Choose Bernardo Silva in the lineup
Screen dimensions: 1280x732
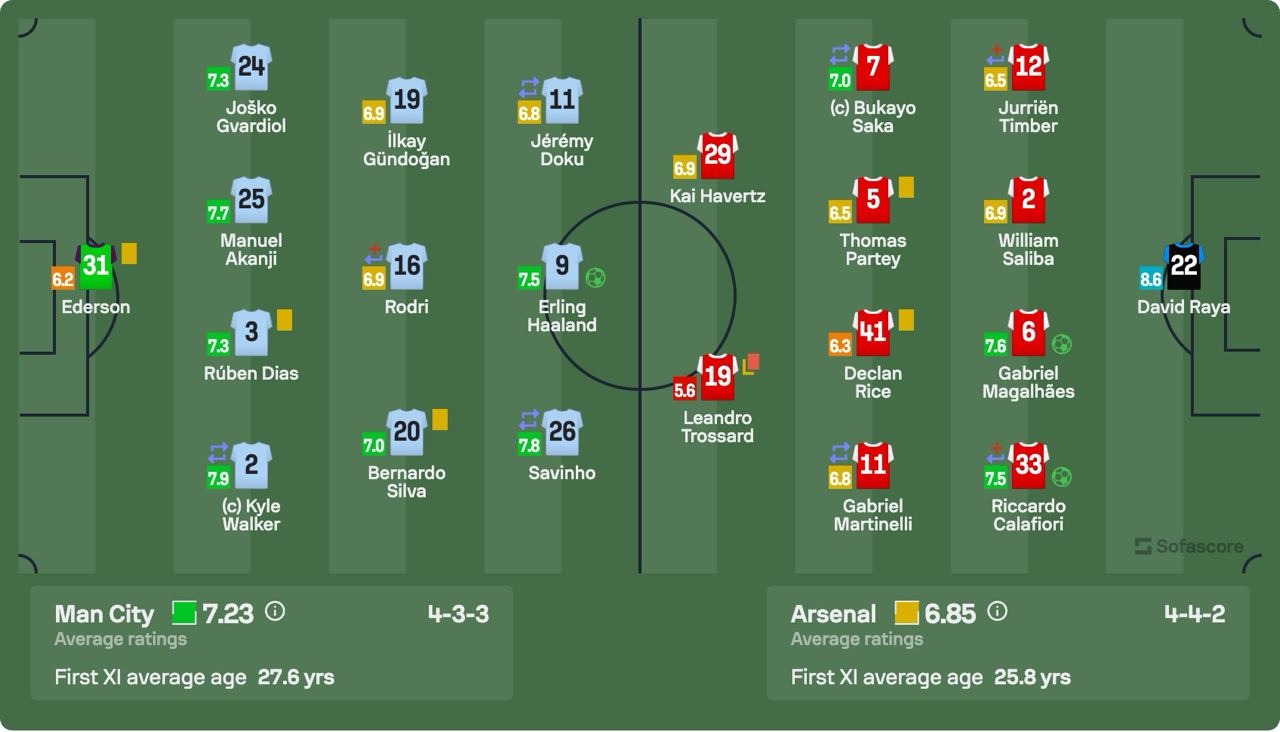[x=406, y=432]
